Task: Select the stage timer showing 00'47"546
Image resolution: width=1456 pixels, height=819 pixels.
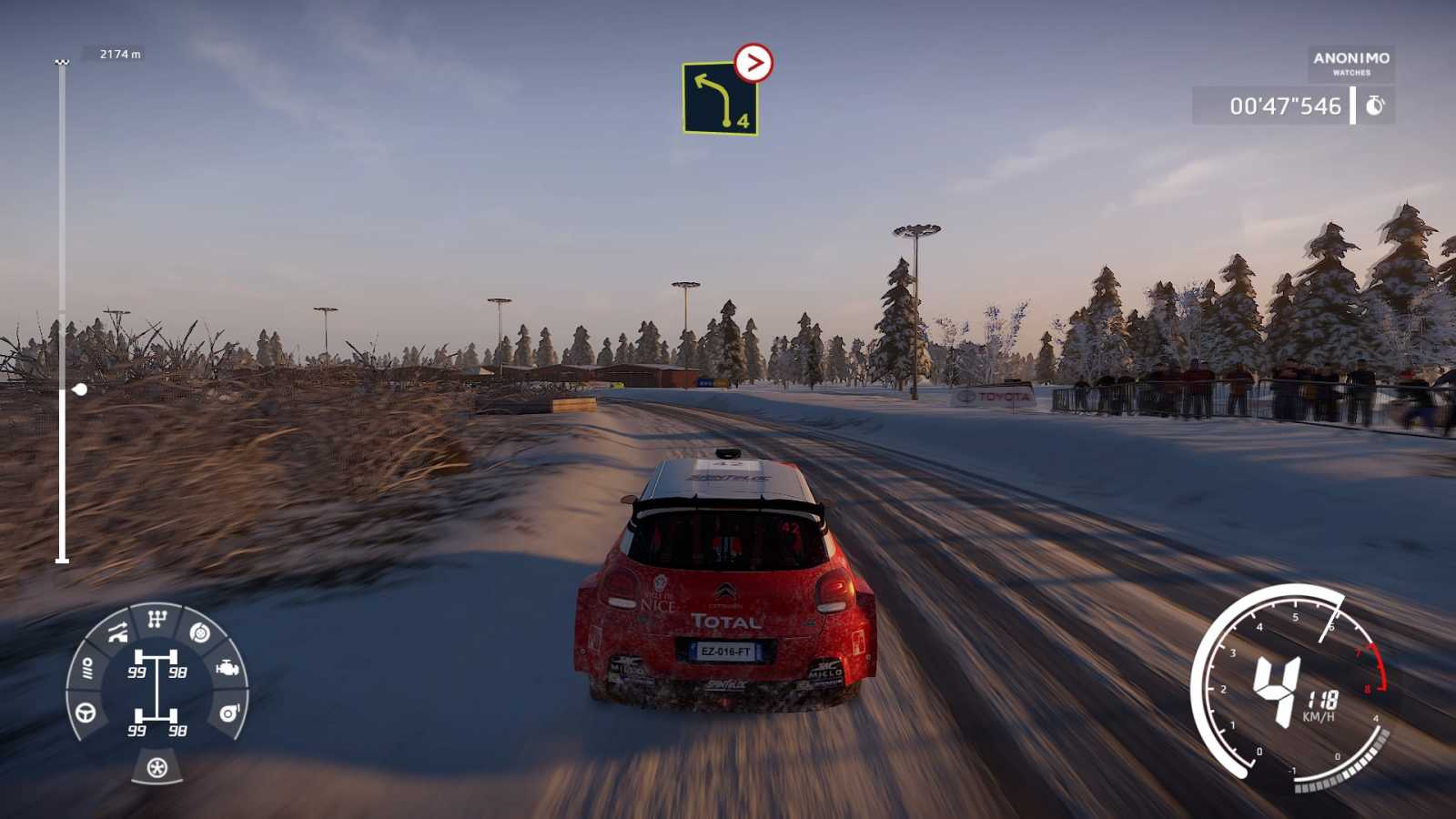Action: [1285, 106]
